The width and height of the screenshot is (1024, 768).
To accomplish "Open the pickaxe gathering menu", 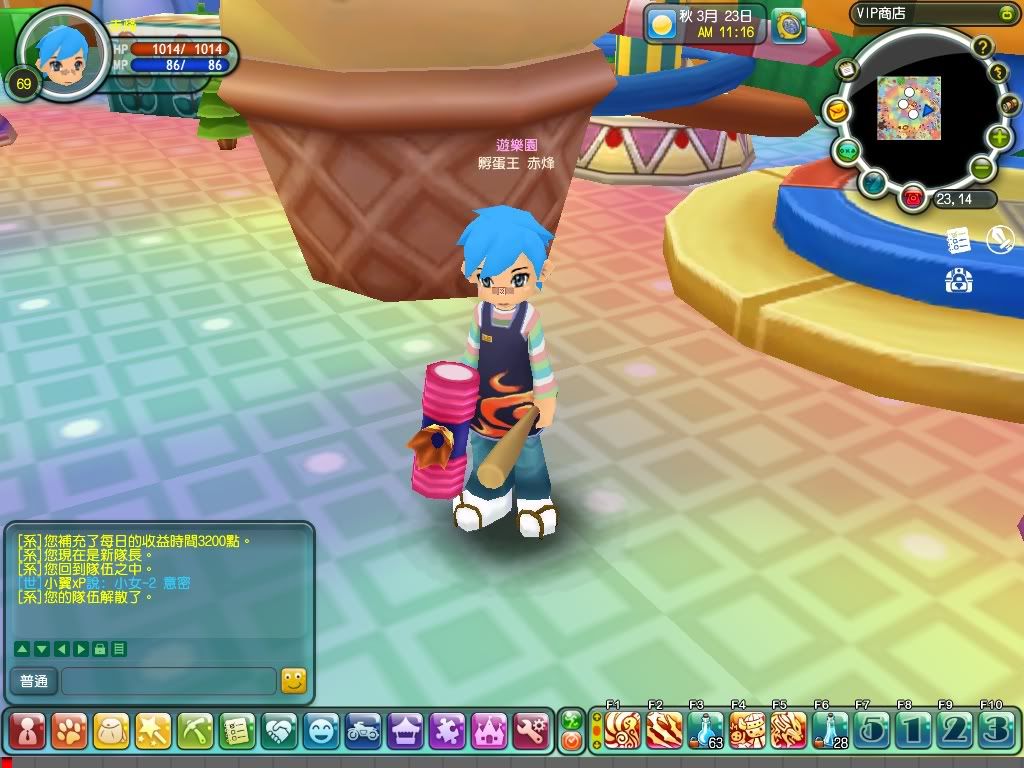I will (x=195, y=732).
